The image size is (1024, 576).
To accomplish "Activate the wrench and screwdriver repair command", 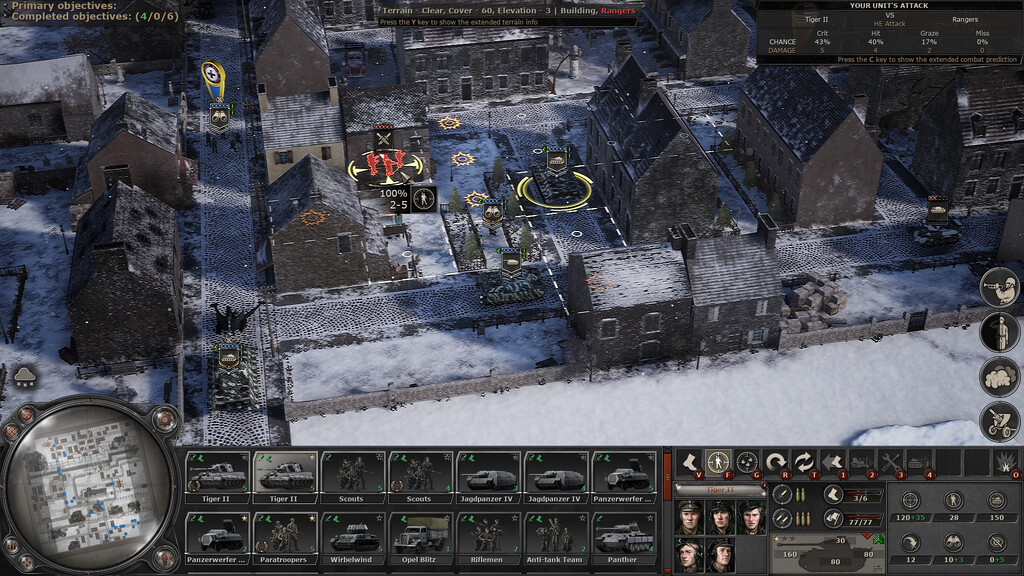I will (889, 462).
